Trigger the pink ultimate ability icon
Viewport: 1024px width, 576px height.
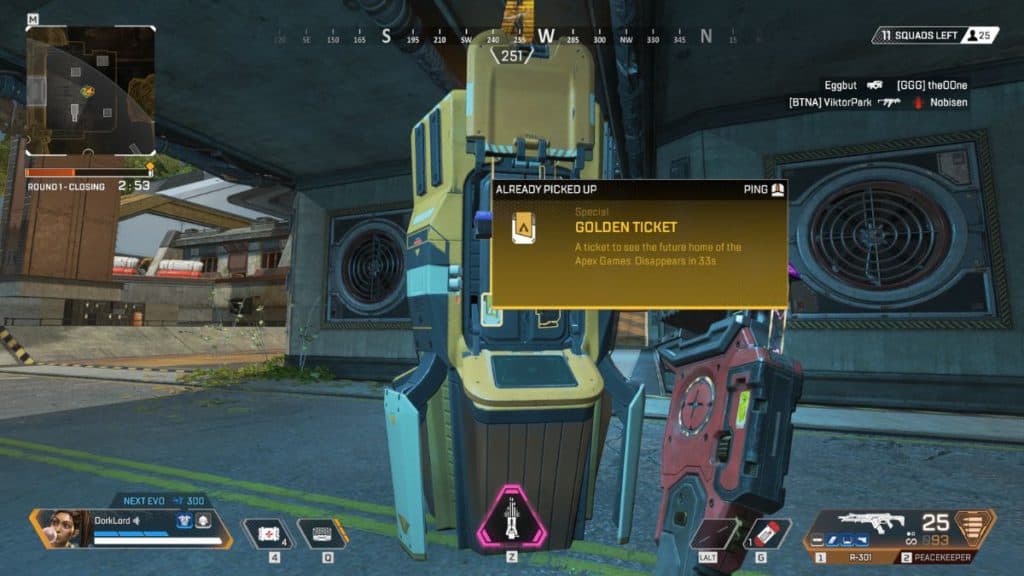click(x=512, y=520)
